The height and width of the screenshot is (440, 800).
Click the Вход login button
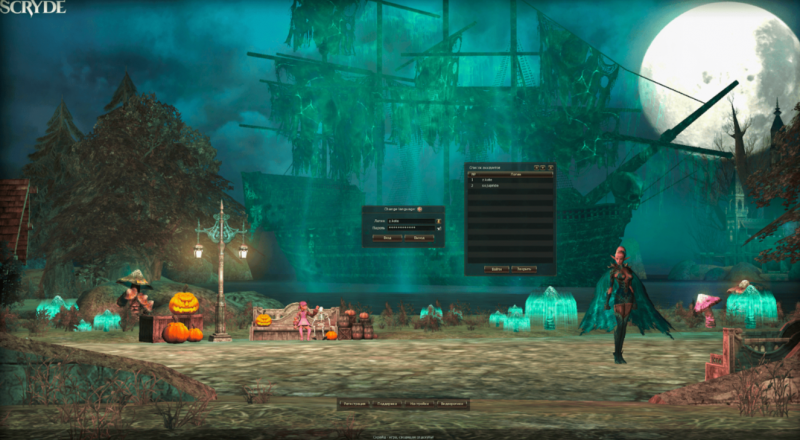click(x=387, y=239)
